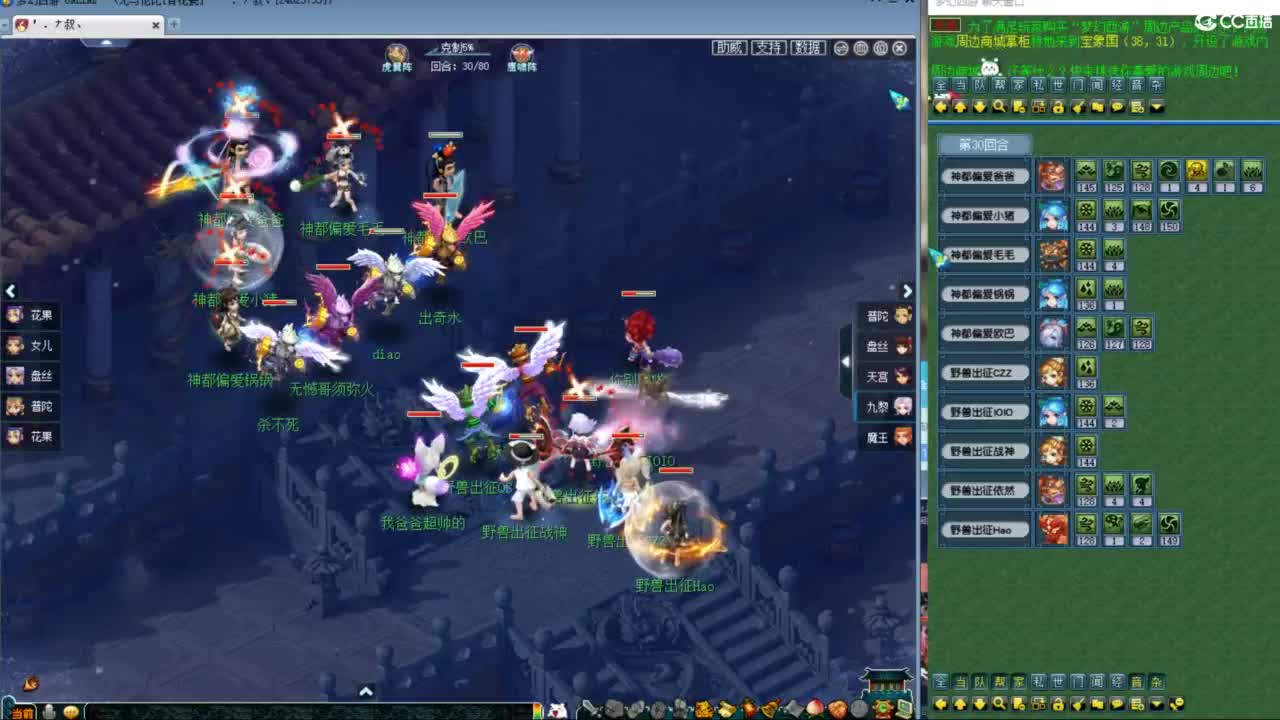
Task: Toggle the speaker sound icon in battle header
Action: 880,48
